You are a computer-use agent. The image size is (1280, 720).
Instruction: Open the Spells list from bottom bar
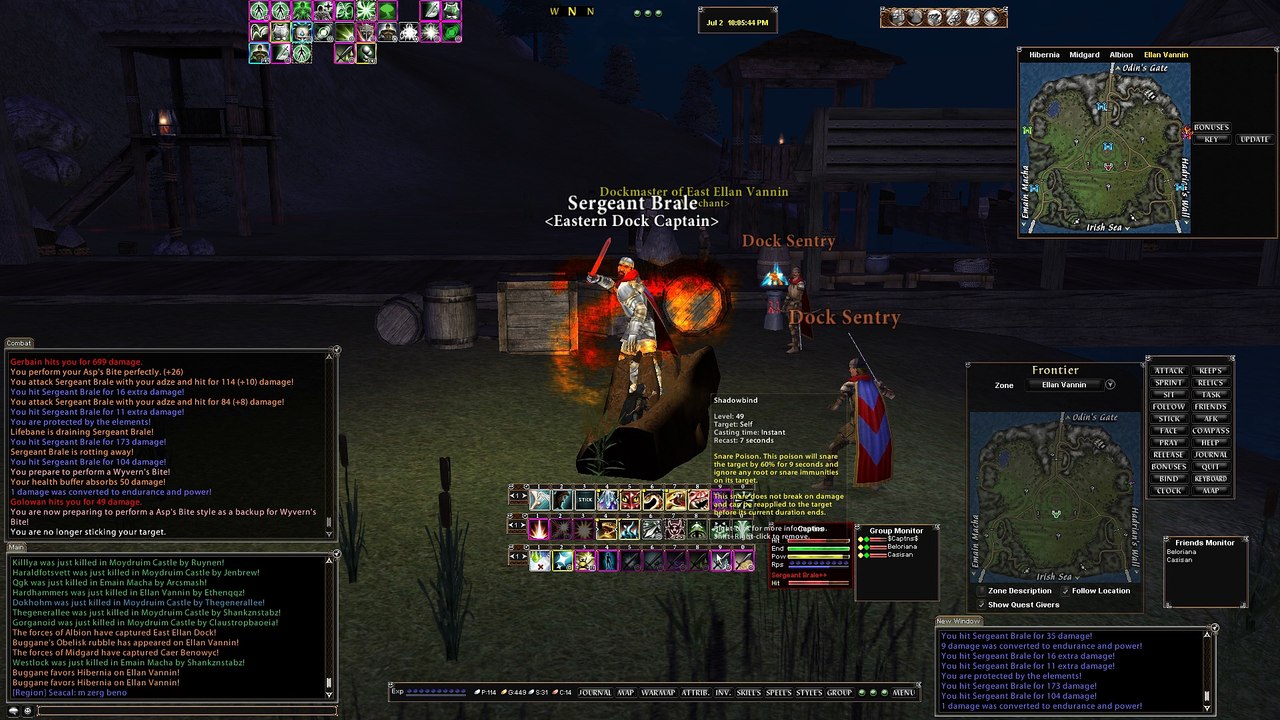(x=778, y=692)
